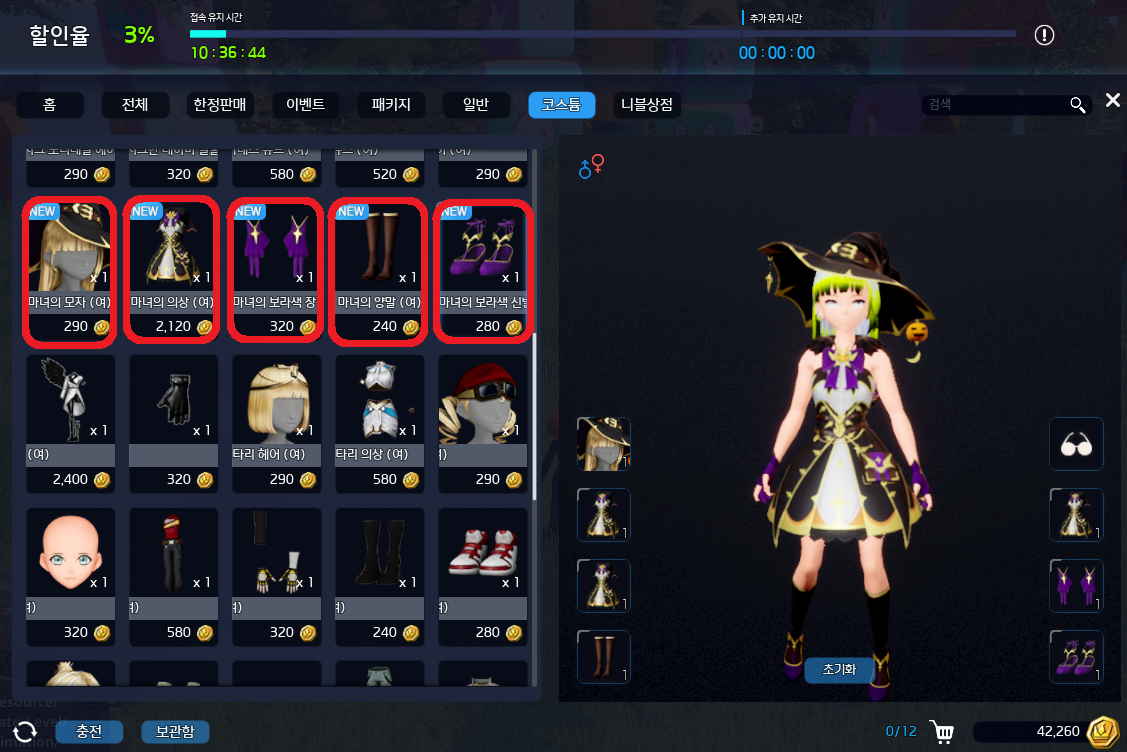The image size is (1127, 752).
Task: Open the 충전 recharge button
Action: pyautogui.click(x=89, y=731)
